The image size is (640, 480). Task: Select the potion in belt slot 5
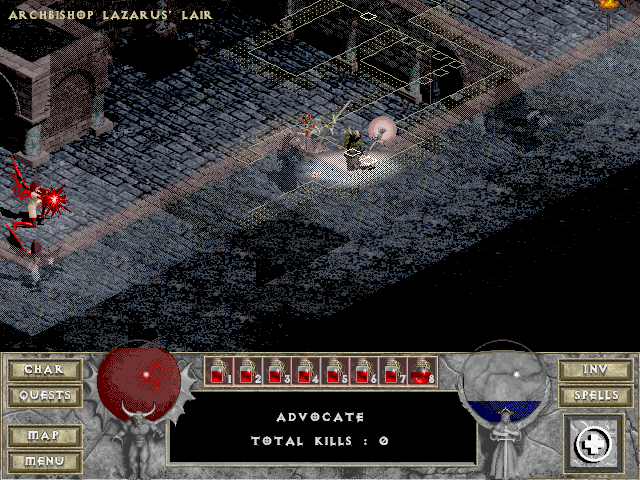pos(335,372)
